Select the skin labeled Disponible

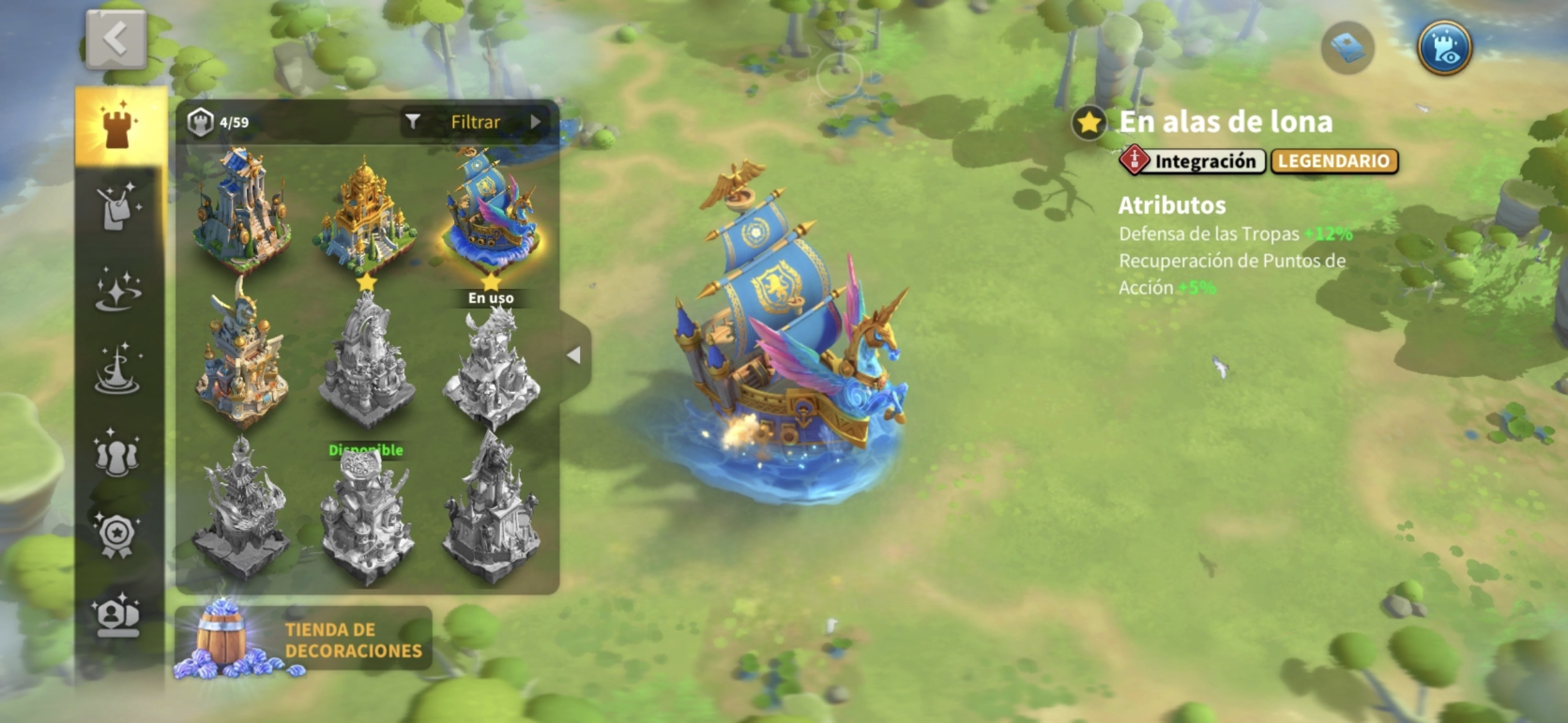pyautogui.click(x=366, y=511)
